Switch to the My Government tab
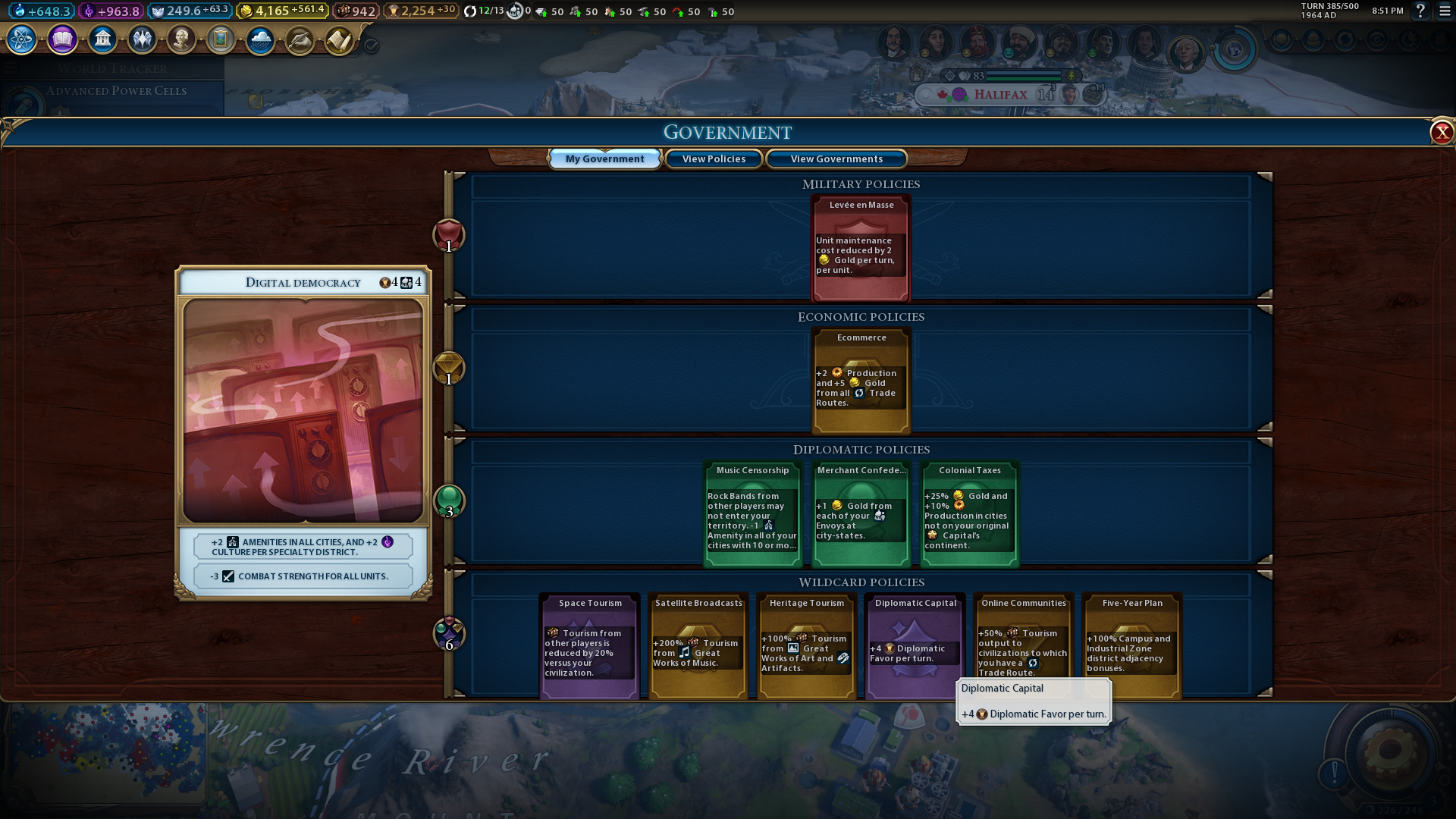 click(x=604, y=159)
